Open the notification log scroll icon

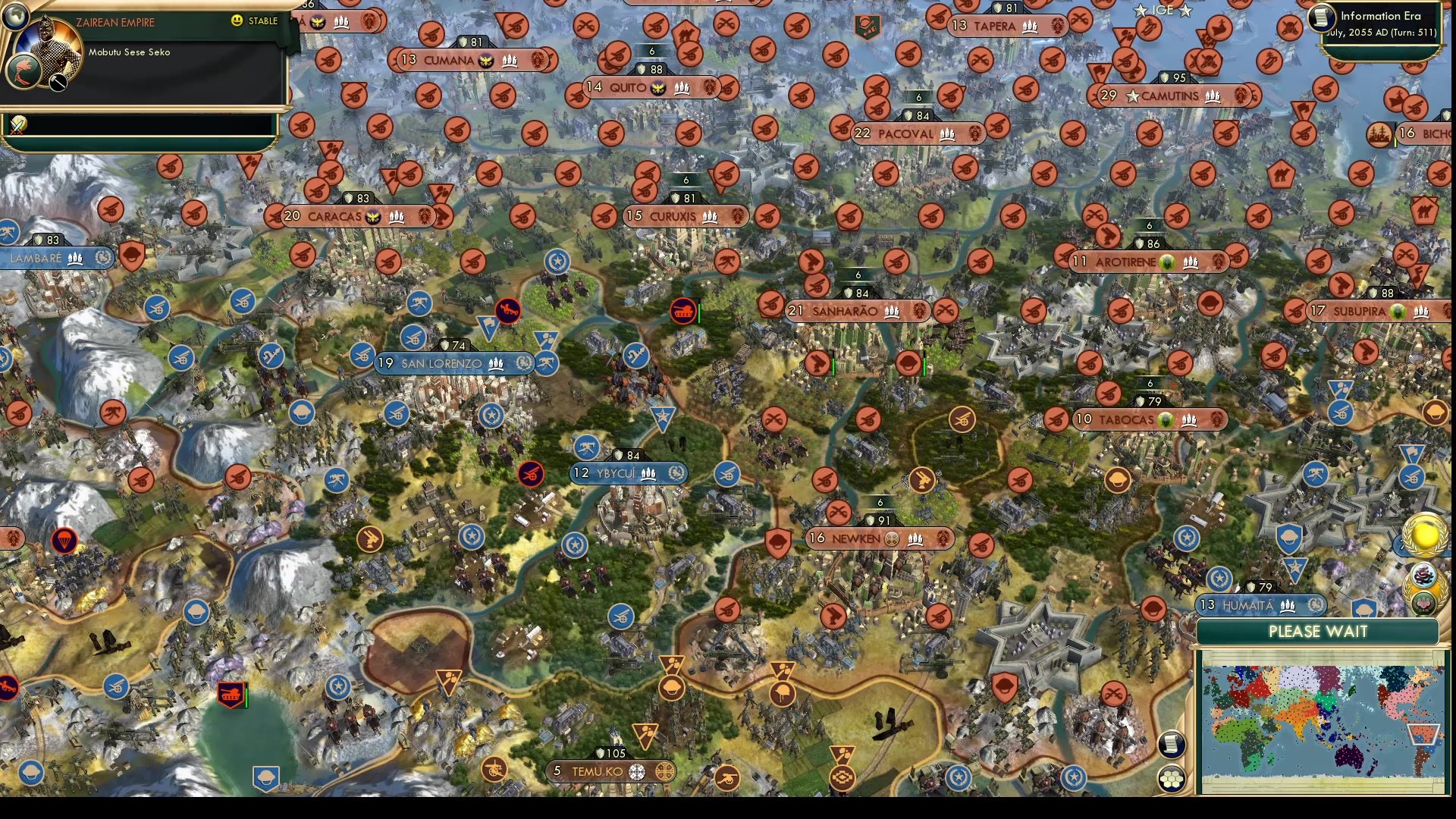click(x=1171, y=743)
